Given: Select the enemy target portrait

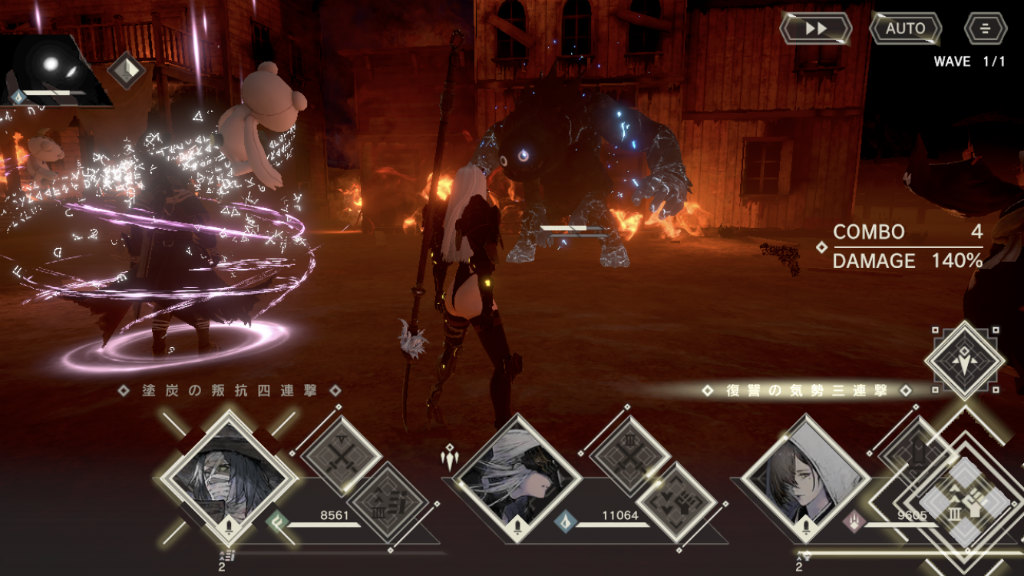Looking at the screenshot, I should coord(55,70).
